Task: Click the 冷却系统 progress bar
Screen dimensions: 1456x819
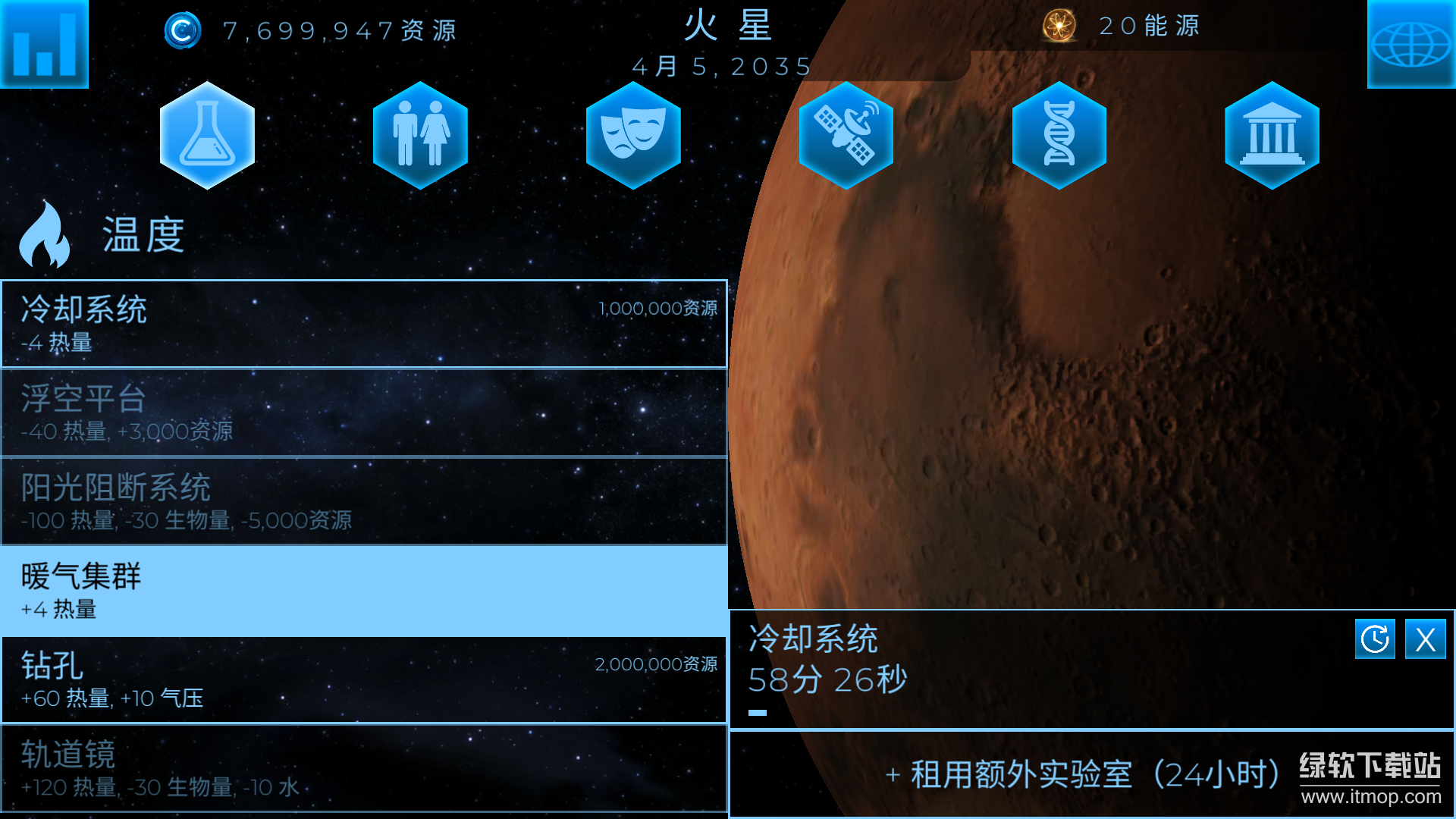Action: coord(756,711)
